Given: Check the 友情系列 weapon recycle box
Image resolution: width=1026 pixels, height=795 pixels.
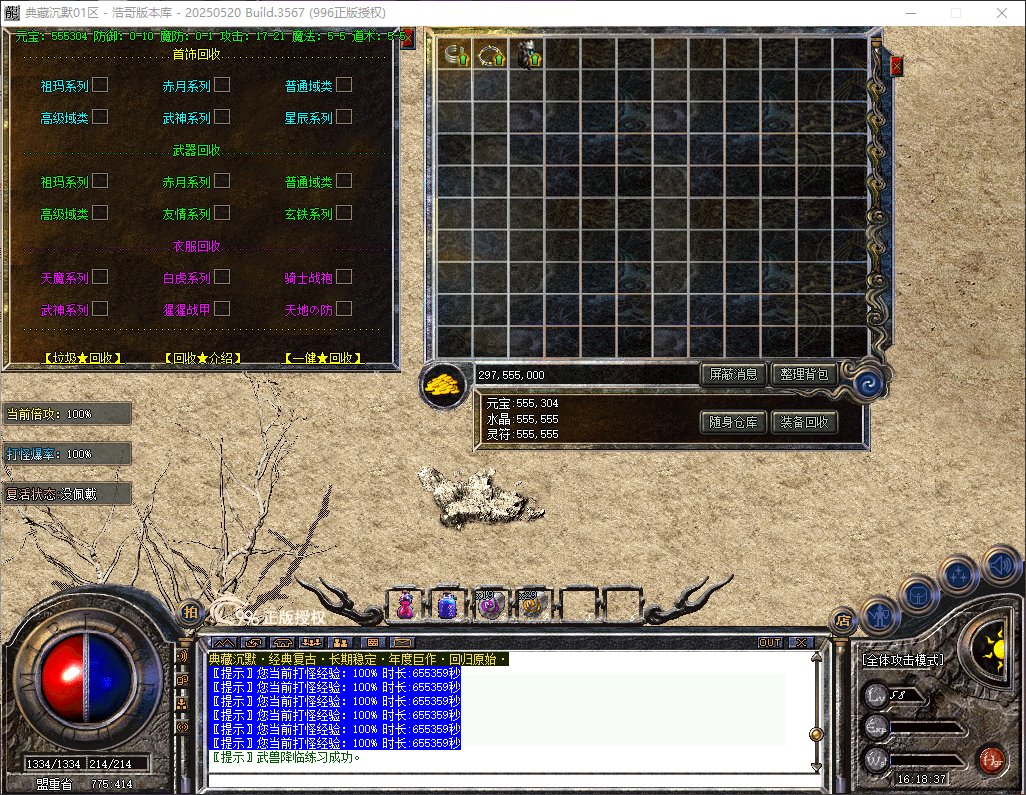Looking at the screenshot, I should (222, 213).
